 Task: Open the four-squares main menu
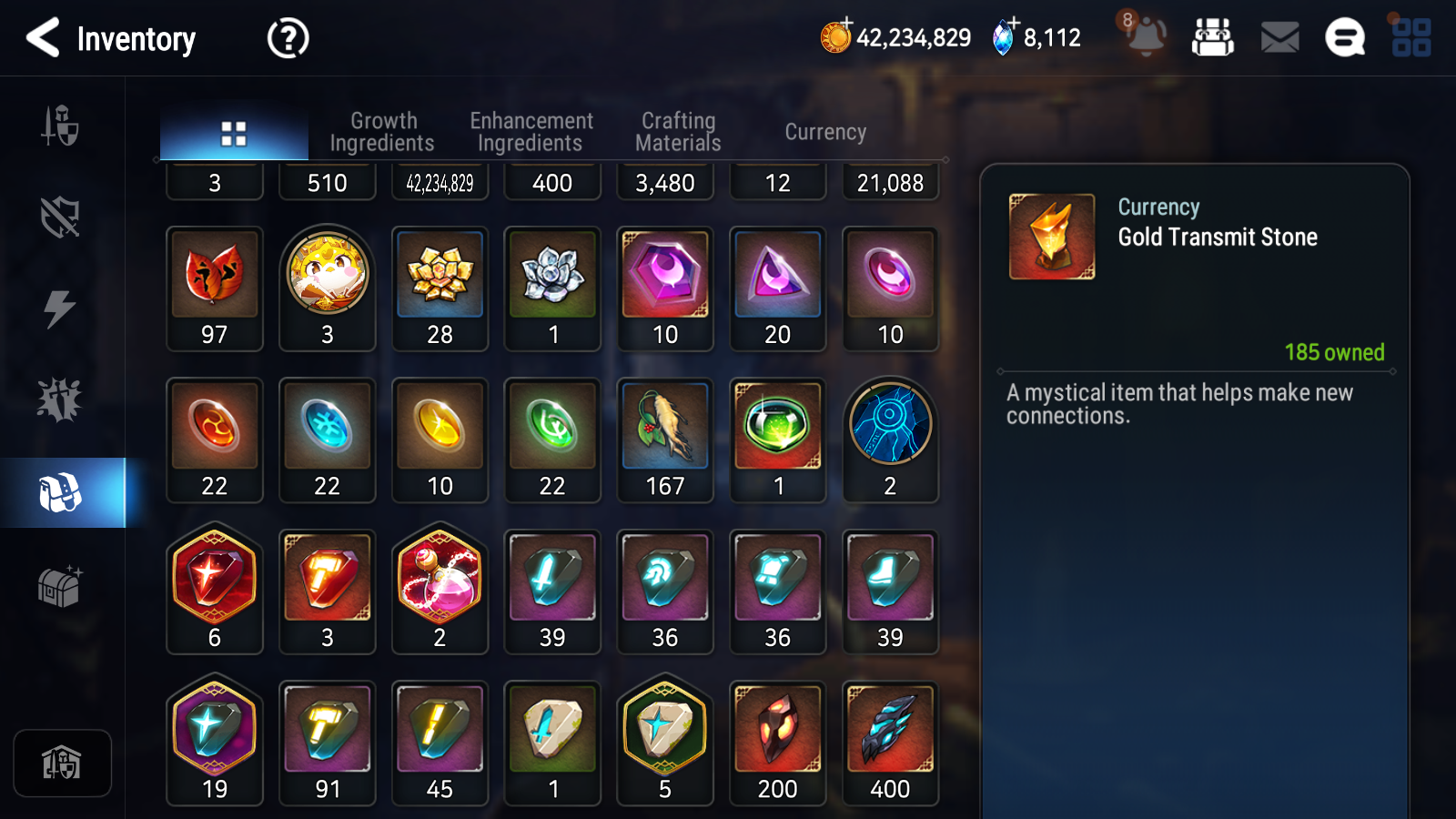coord(1411,38)
